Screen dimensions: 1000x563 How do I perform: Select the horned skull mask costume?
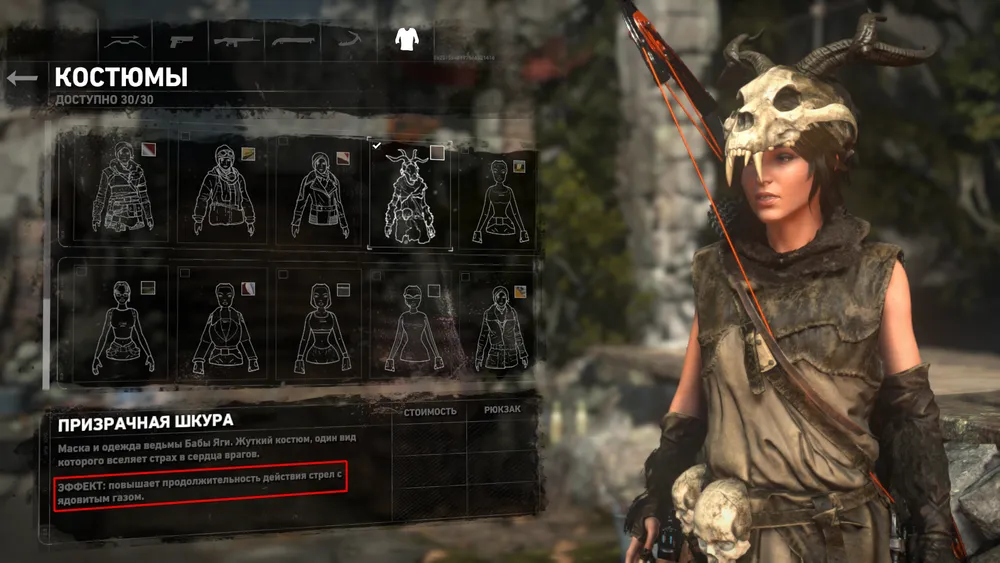[x=410, y=194]
